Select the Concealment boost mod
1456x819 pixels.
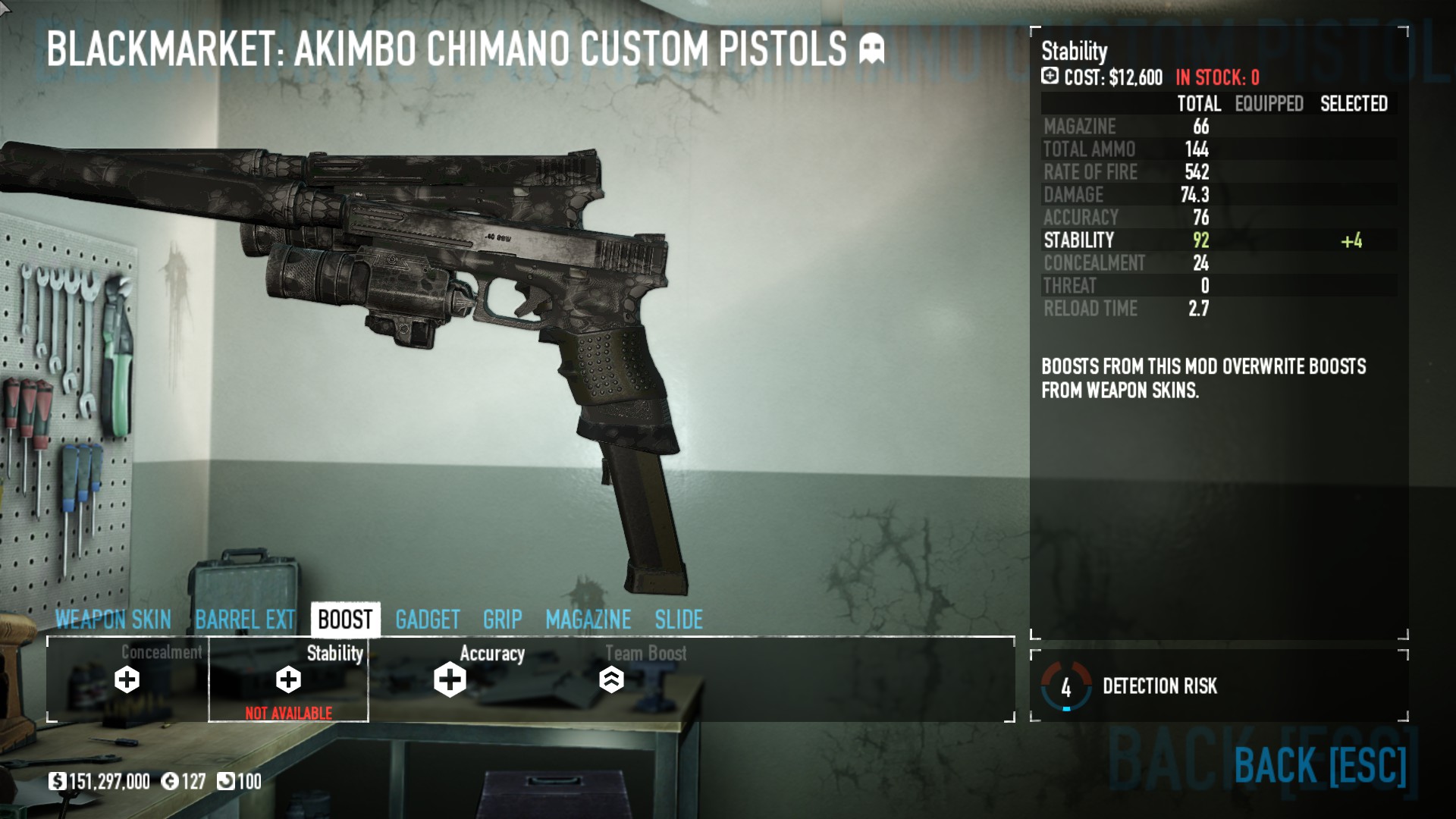coord(127,679)
